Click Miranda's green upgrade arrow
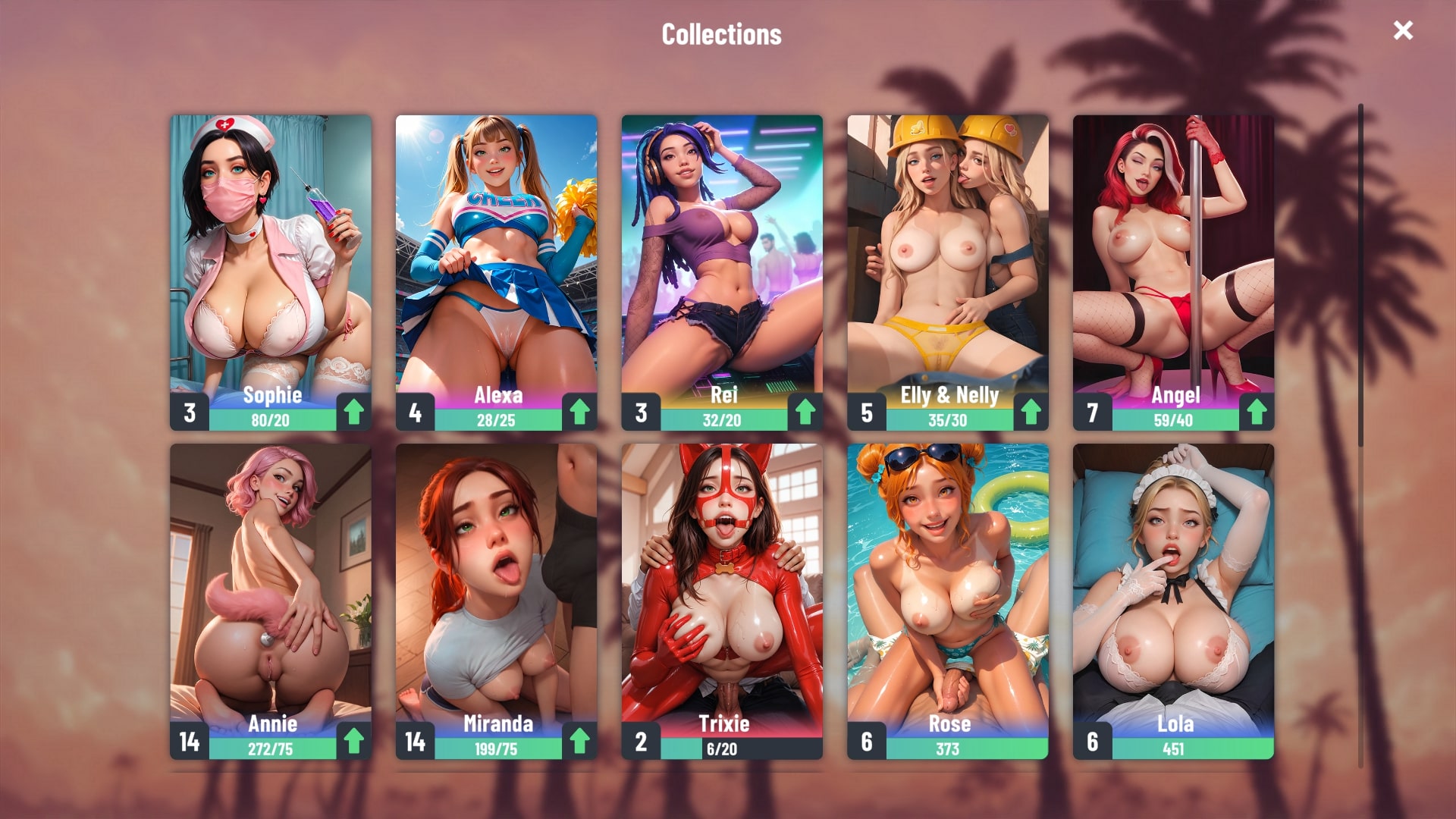This screenshot has height=819, width=1456. click(579, 741)
